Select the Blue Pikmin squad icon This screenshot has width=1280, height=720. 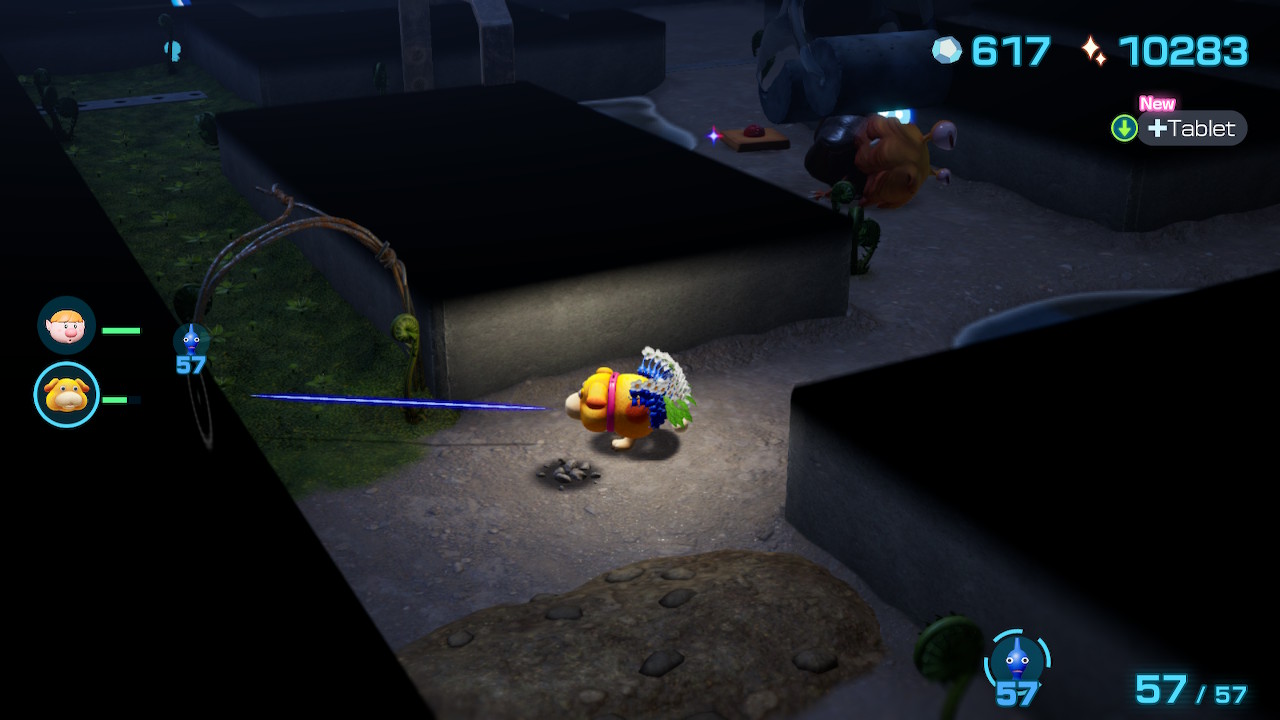(1017, 661)
